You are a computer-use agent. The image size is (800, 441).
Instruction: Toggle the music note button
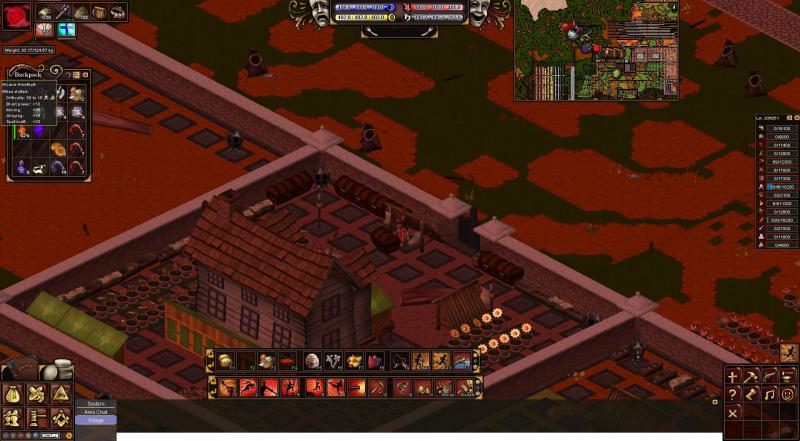tap(771, 395)
